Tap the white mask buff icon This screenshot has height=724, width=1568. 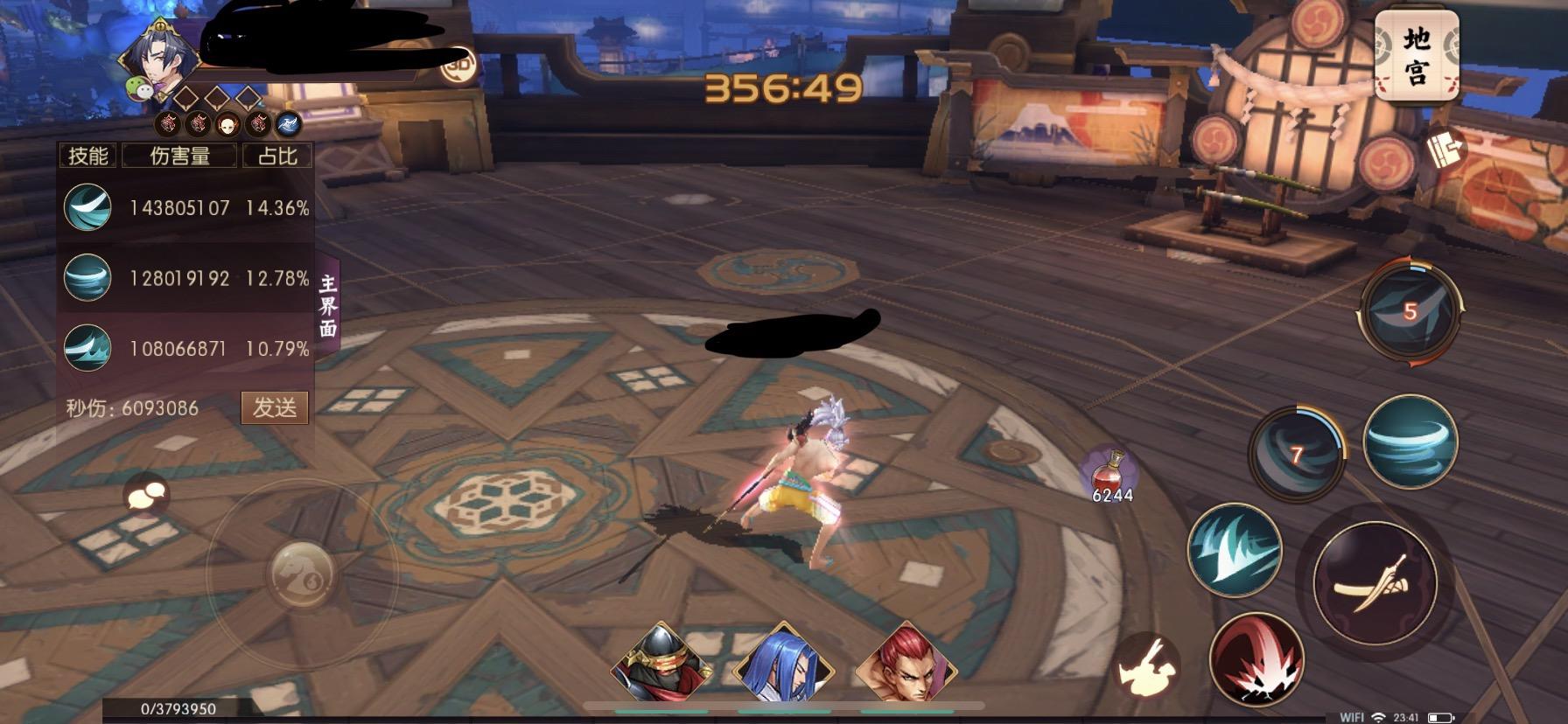[x=226, y=126]
